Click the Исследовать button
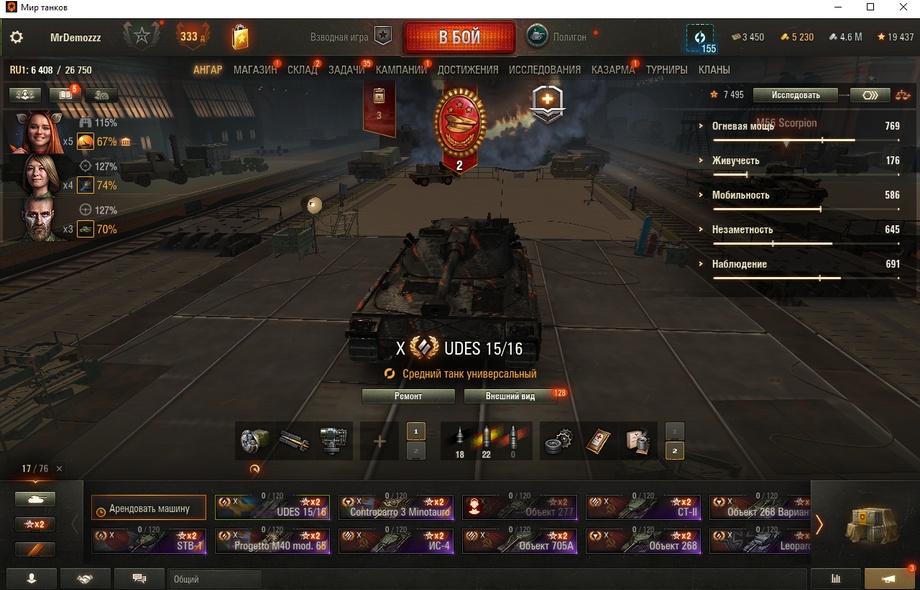This screenshot has width=920, height=590. [796, 95]
